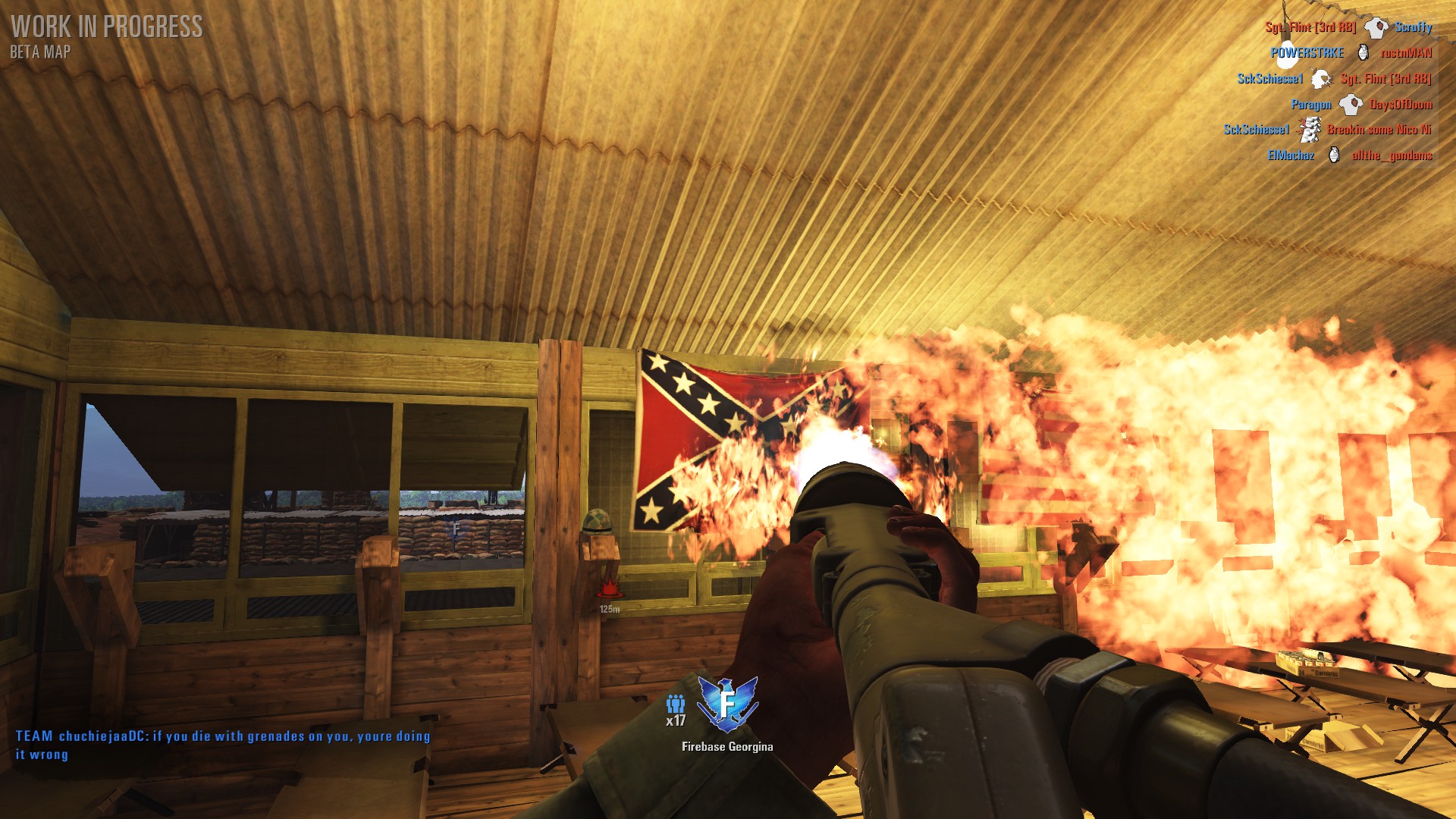
Task: Click the red explosion marker labeled 125m
Action: [x=609, y=588]
